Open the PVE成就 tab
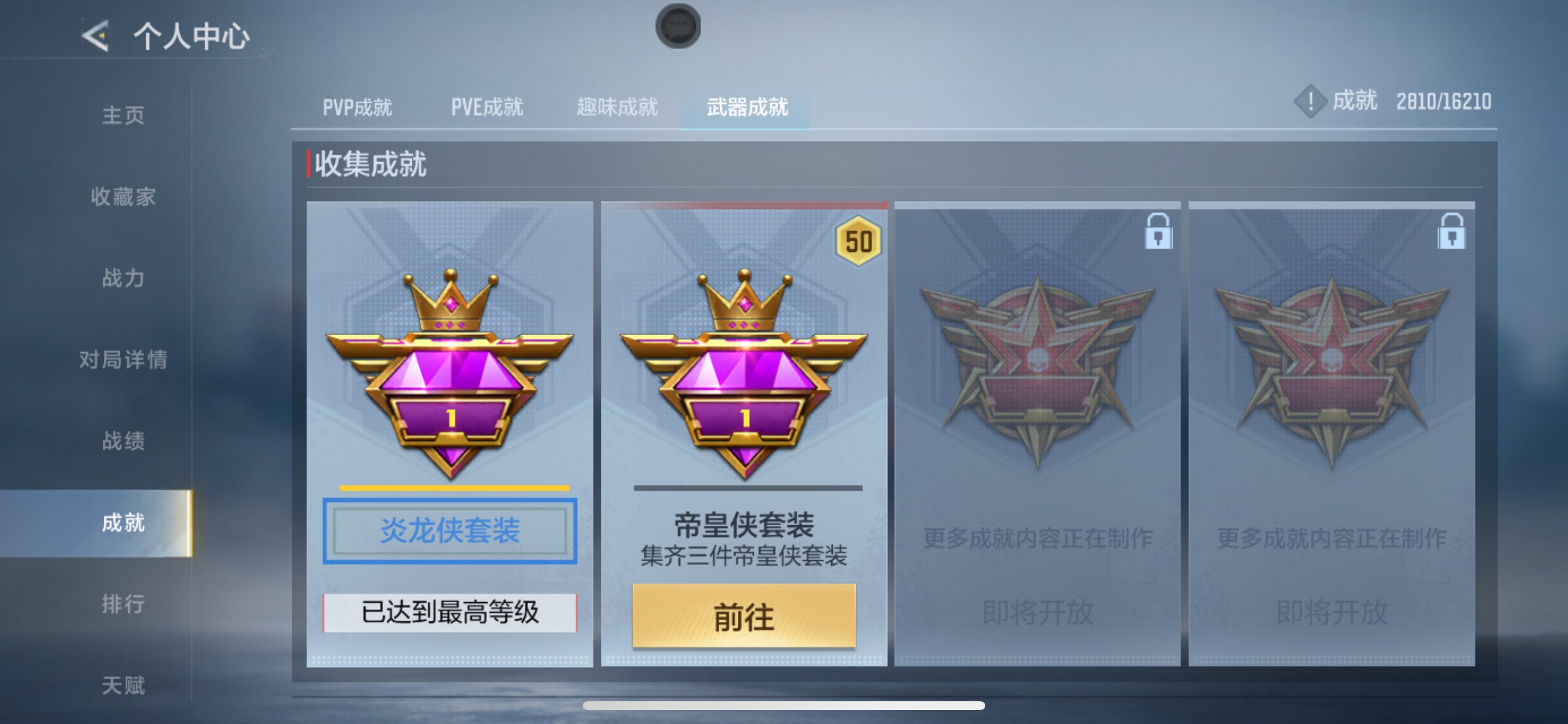Viewport: 1568px width, 724px height. tap(487, 107)
